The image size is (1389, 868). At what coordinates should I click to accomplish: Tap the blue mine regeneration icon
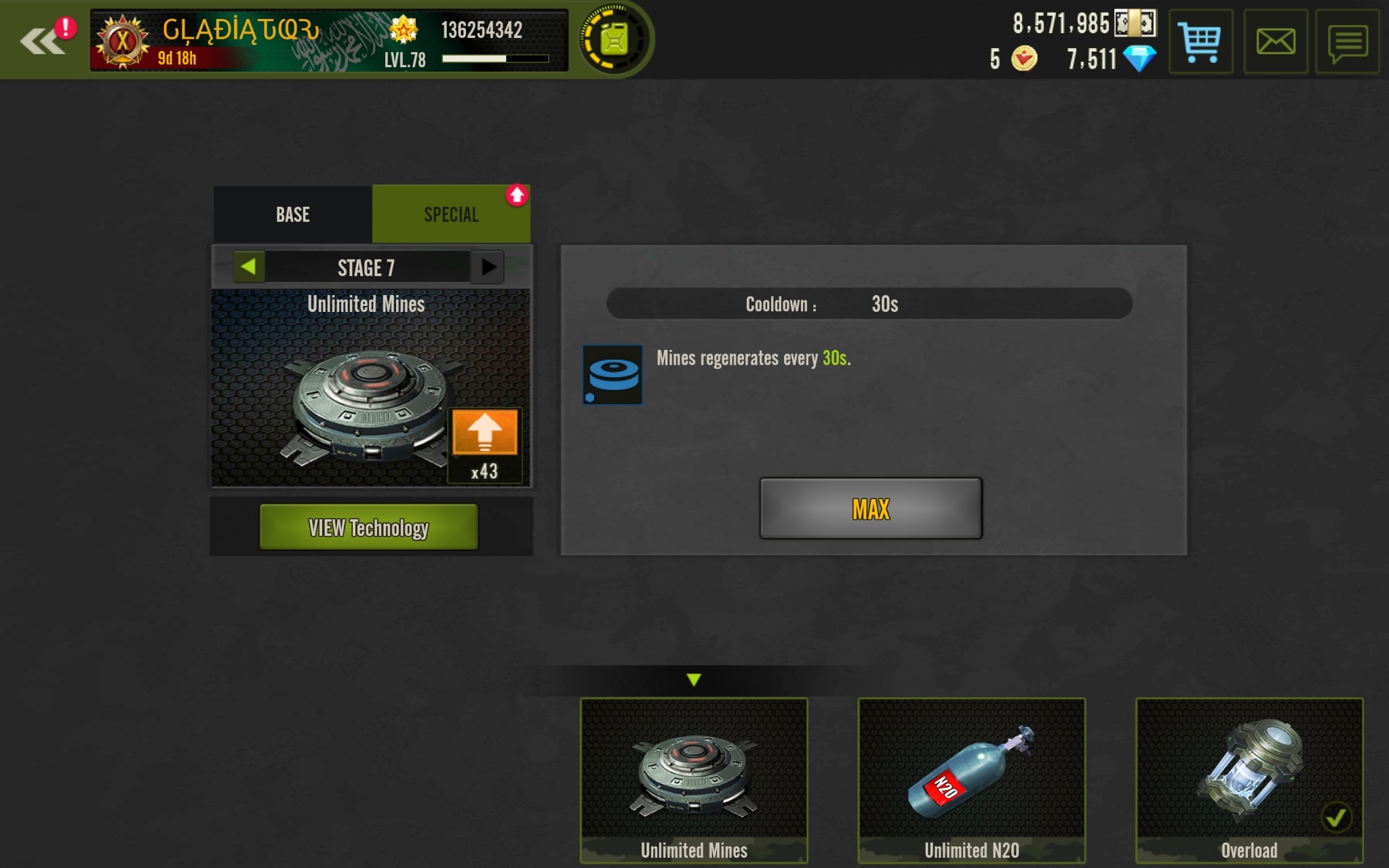pyautogui.click(x=612, y=374)
